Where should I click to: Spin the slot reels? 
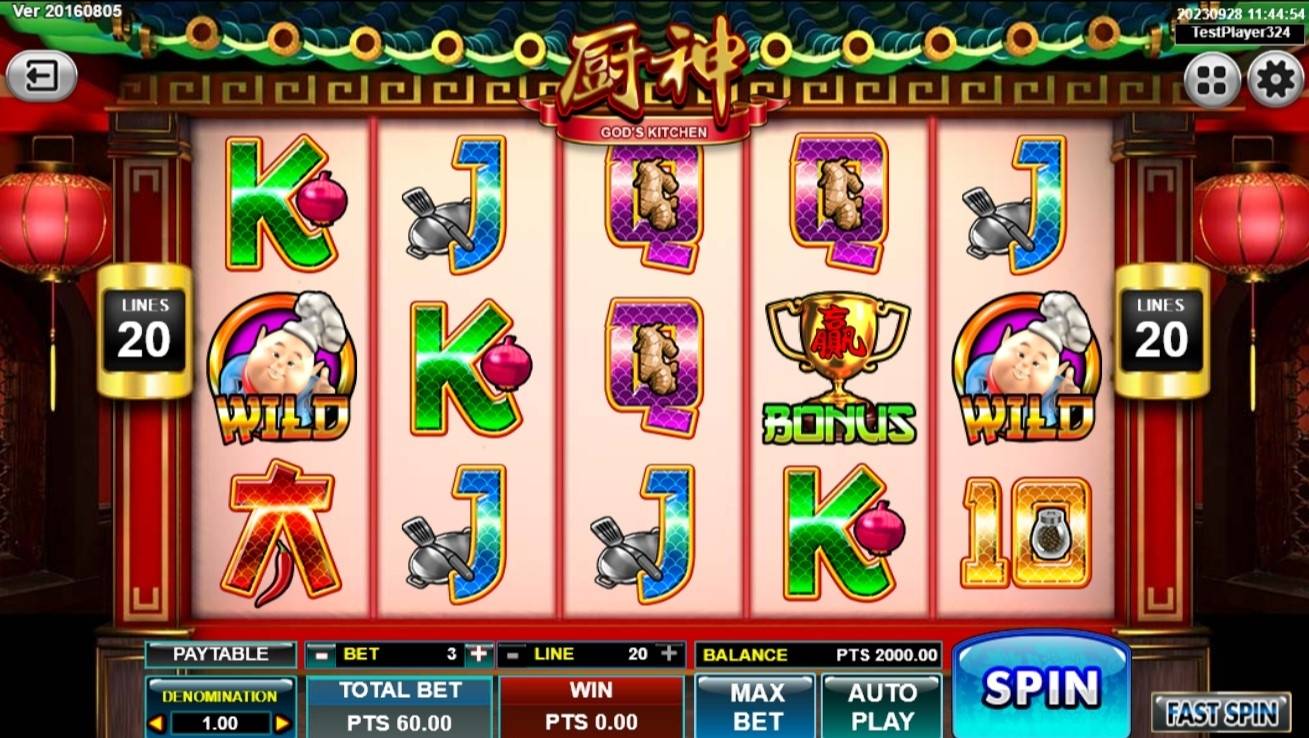pos(1041,687)
